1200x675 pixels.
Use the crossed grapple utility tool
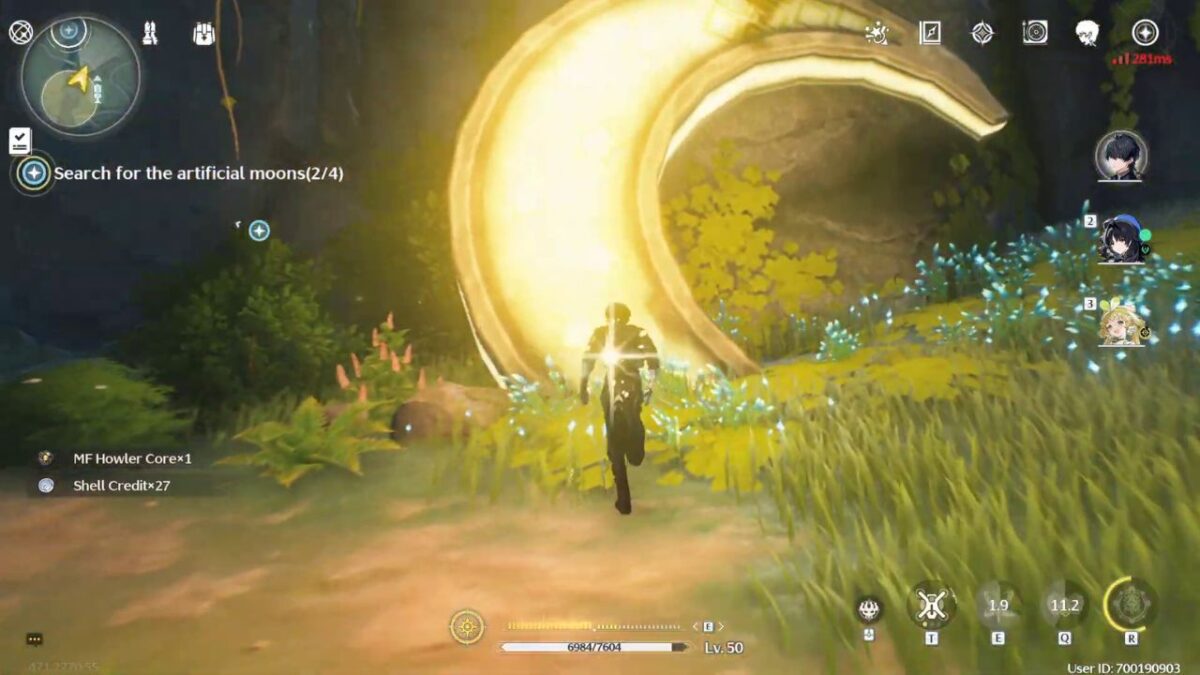(x=931, y=605)
